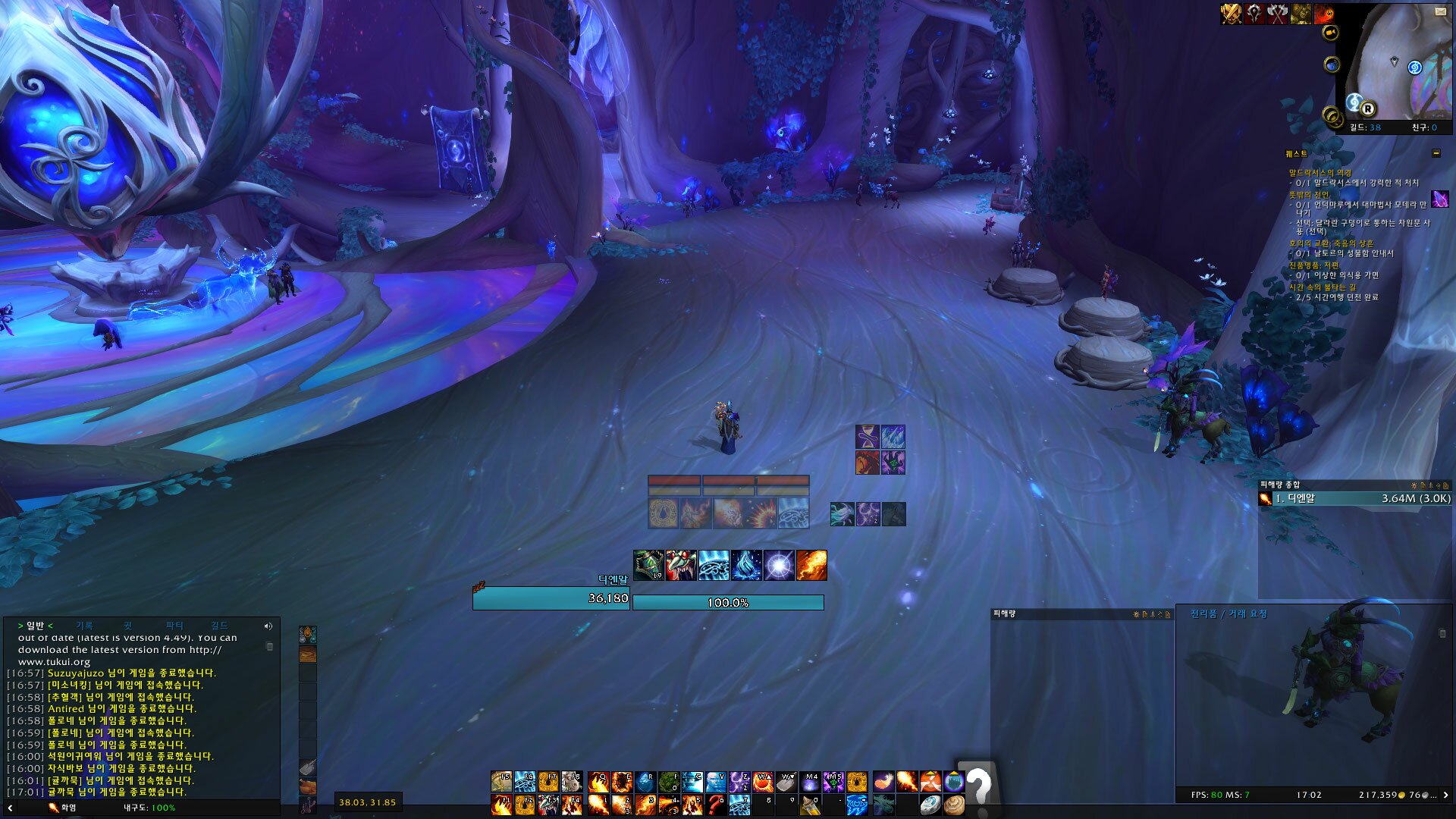Use the purple crystal quest item button
The image size is (1456, 819).
click(1439, 199)
